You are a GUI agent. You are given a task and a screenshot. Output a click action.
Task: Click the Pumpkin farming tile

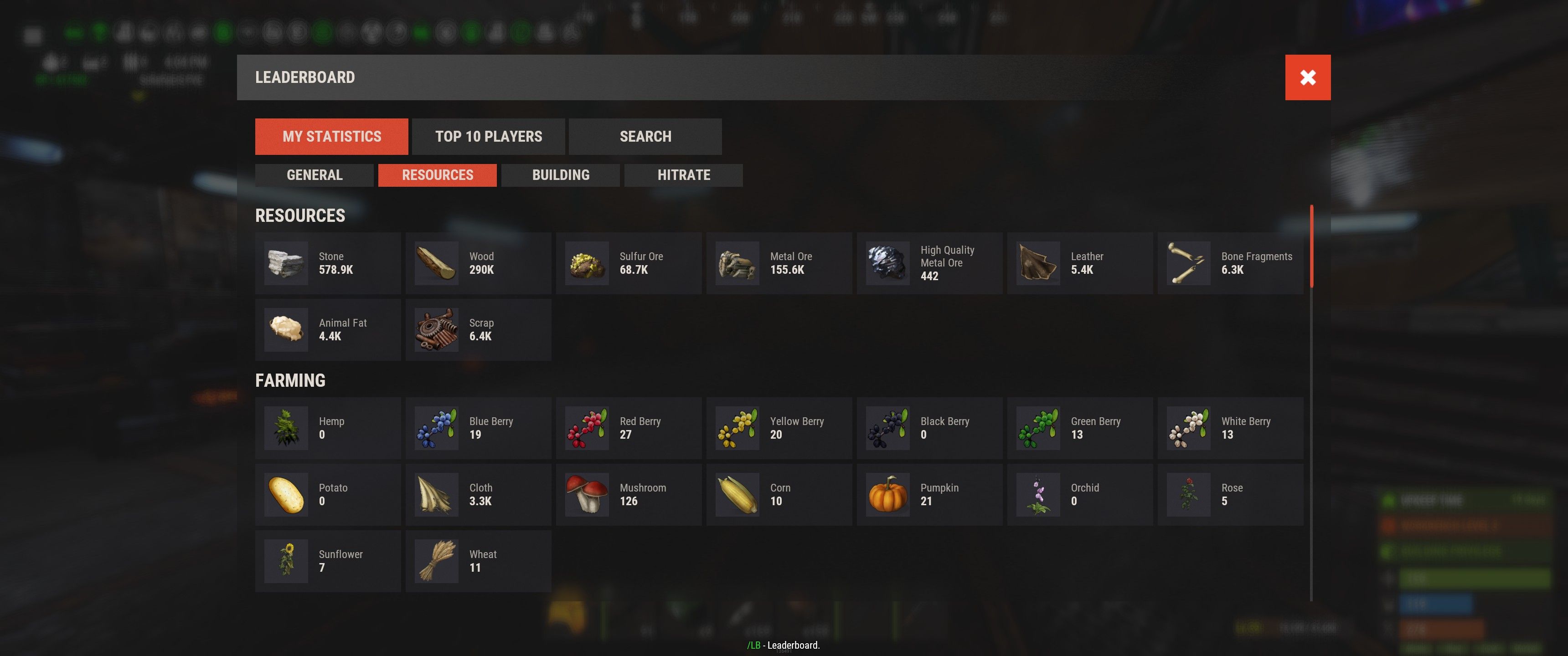(929, 495)
